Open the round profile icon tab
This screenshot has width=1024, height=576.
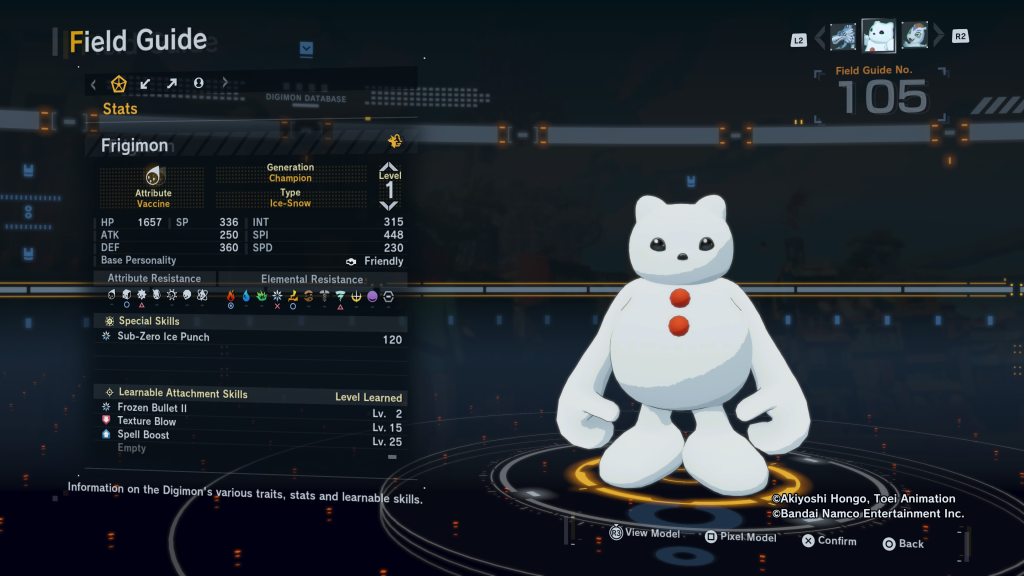click(198, 83)
